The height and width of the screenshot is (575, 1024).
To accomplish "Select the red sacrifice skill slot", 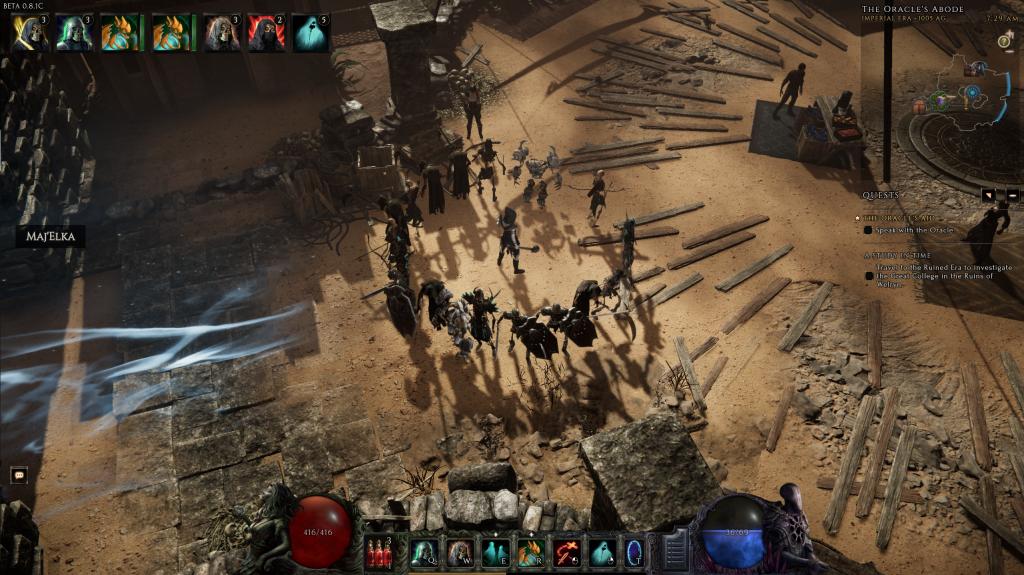I will pos(567,552).
